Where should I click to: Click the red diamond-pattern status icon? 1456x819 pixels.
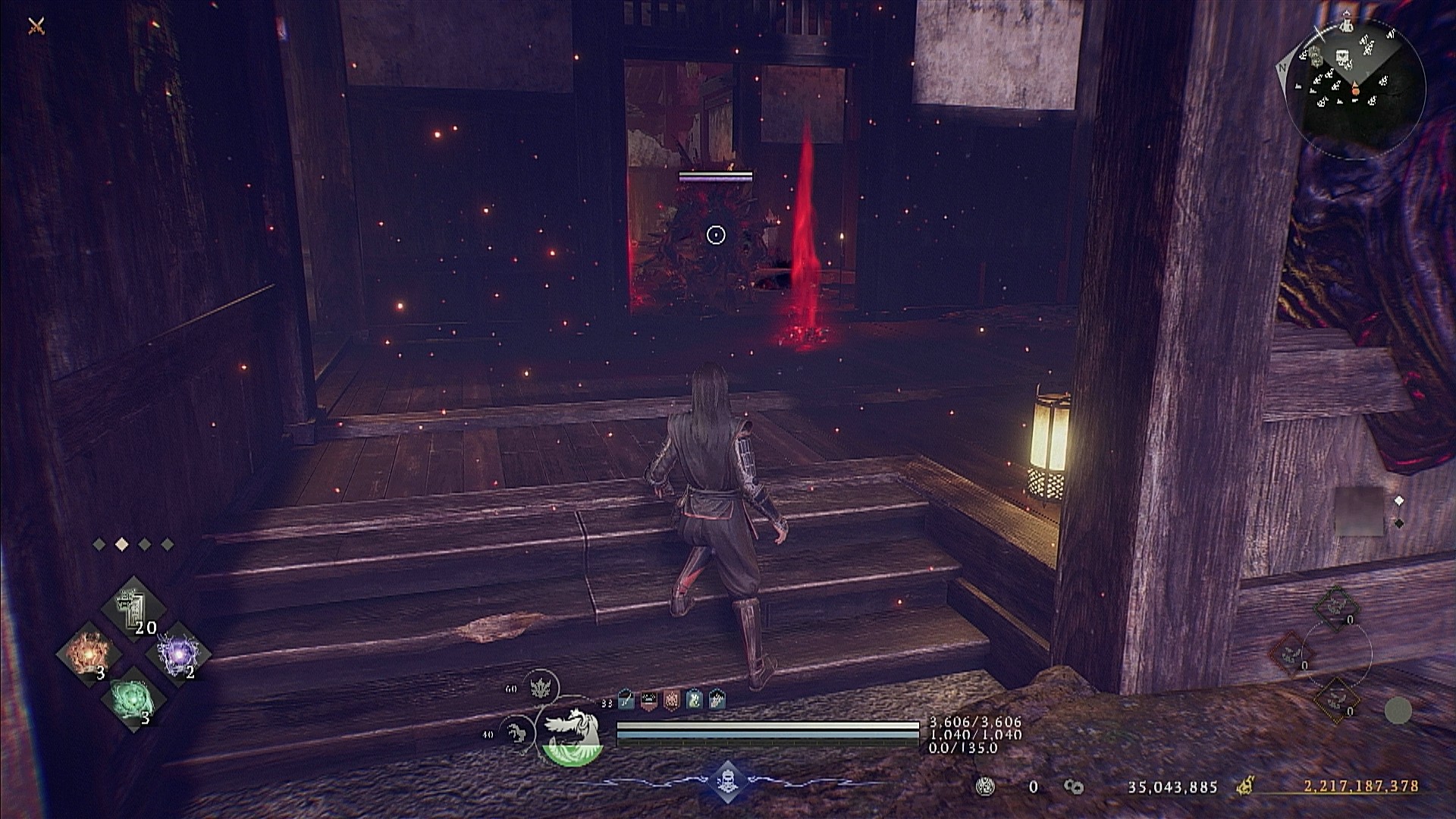click(x=671, y=700)
